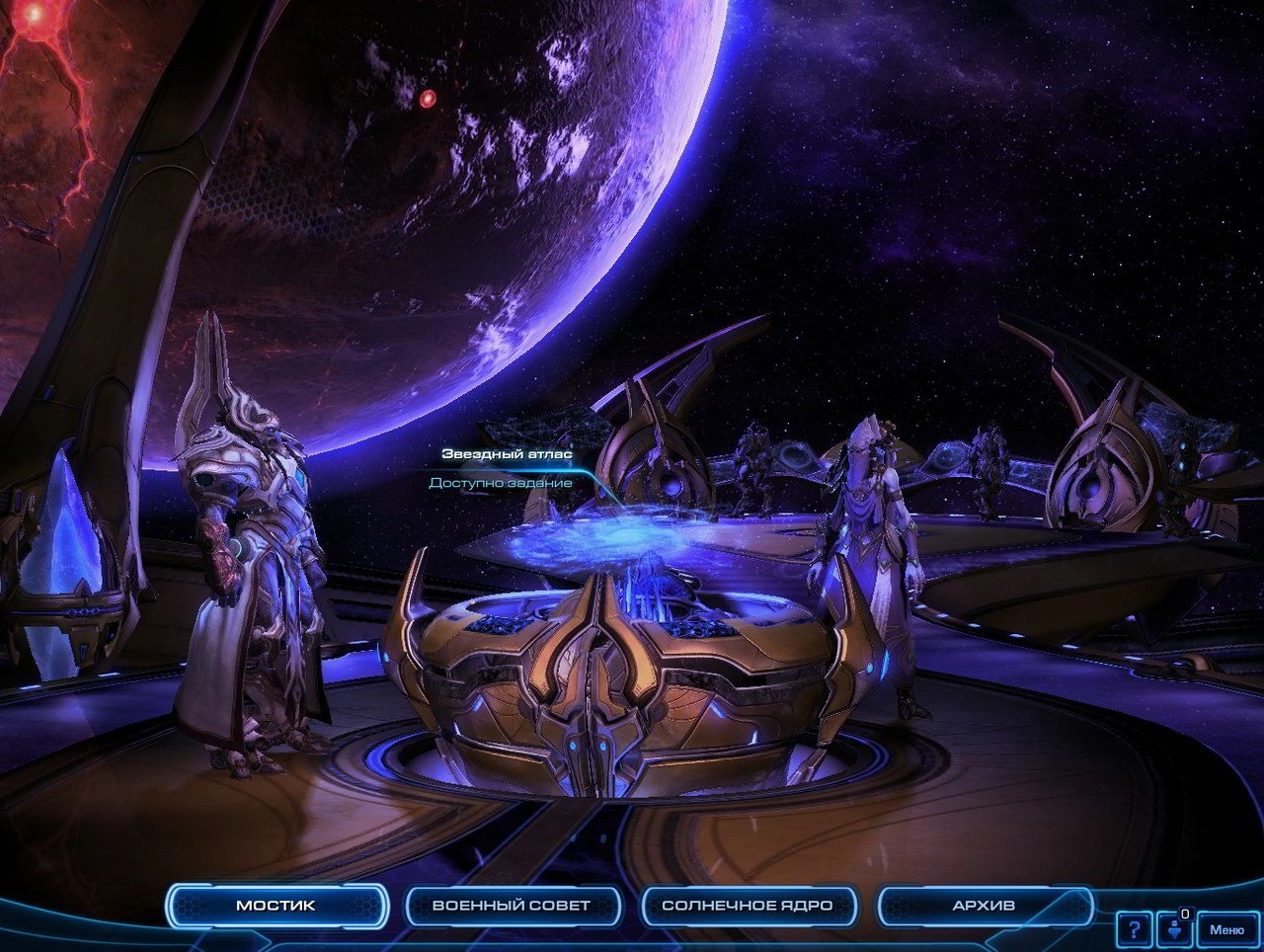Click the down arrow messages icon

click(x=1175, y=929)
